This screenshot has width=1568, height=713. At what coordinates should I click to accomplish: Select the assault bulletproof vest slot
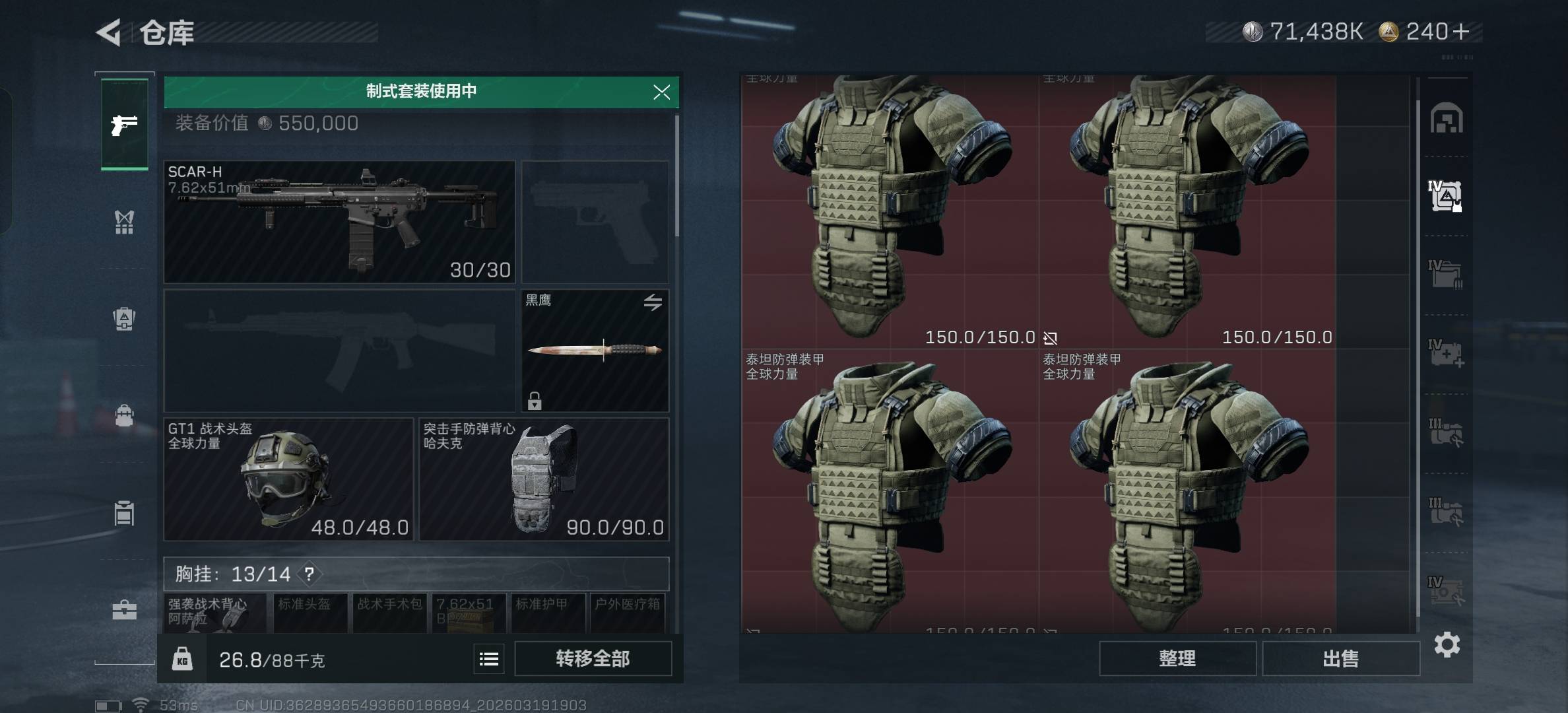(x=544, y=479)
